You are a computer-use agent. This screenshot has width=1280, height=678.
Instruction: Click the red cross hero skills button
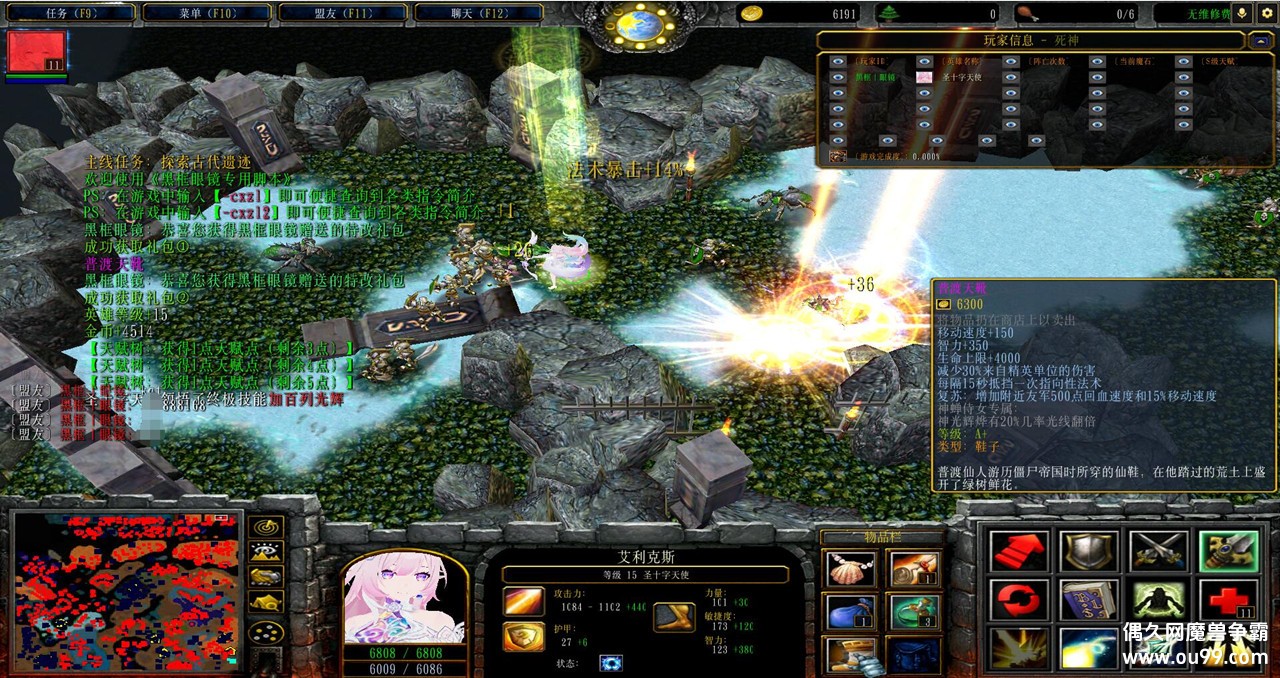[1228, 600]
